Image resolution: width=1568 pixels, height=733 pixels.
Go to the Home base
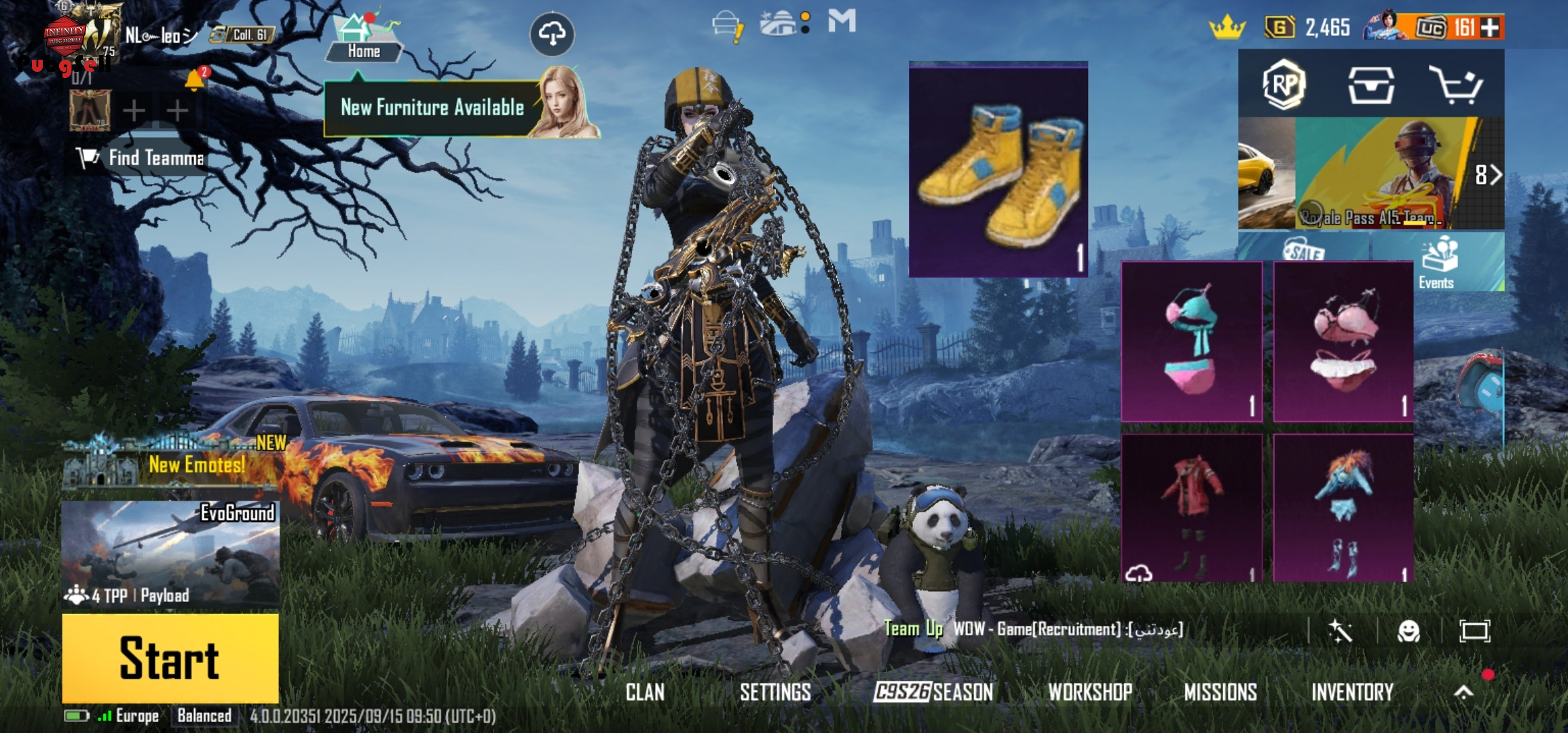(x=363, y=39)
